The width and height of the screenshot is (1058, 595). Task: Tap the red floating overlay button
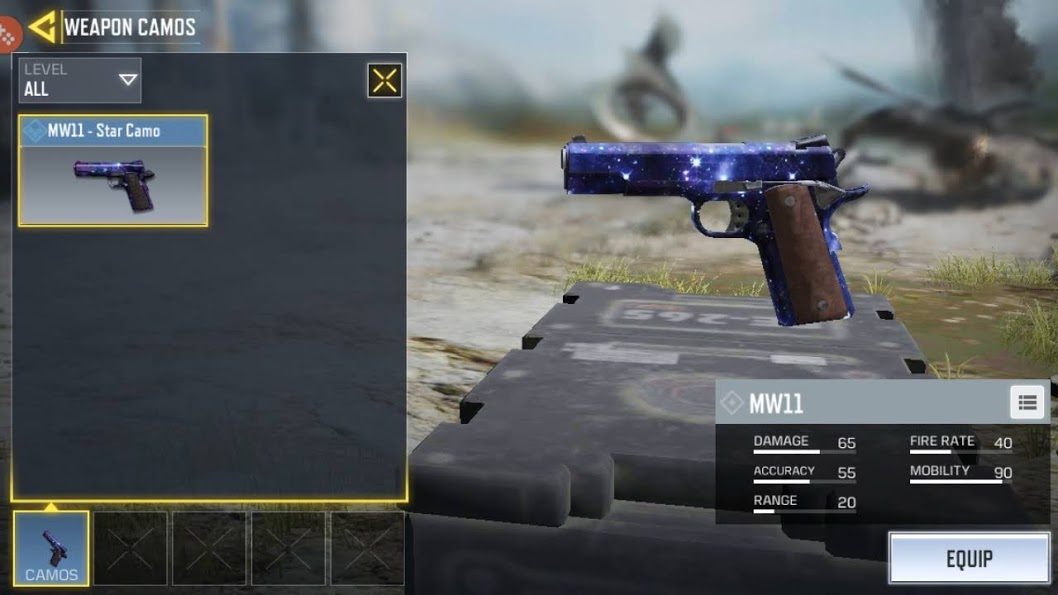[x=7, y=35]
